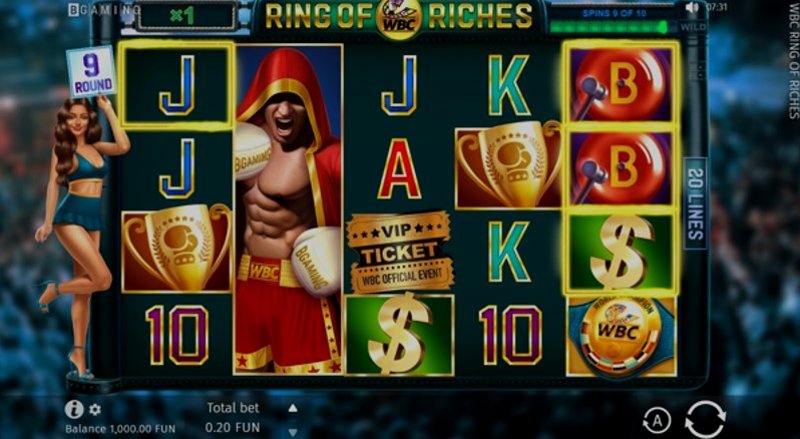Activate the autoplay 'A' button
Image resolution: width=800 pixels, height=439 pixels.
tap(655, 419)
